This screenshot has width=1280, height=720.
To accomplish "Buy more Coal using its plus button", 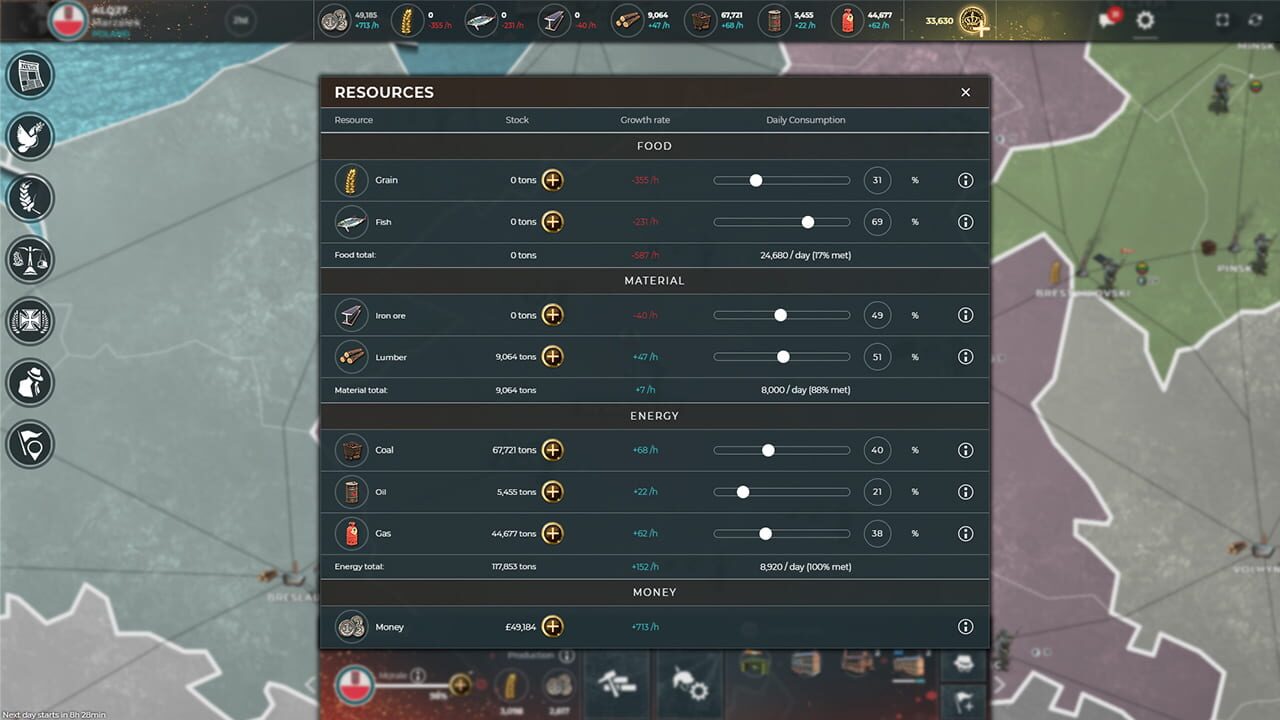I will pos(553,450).
